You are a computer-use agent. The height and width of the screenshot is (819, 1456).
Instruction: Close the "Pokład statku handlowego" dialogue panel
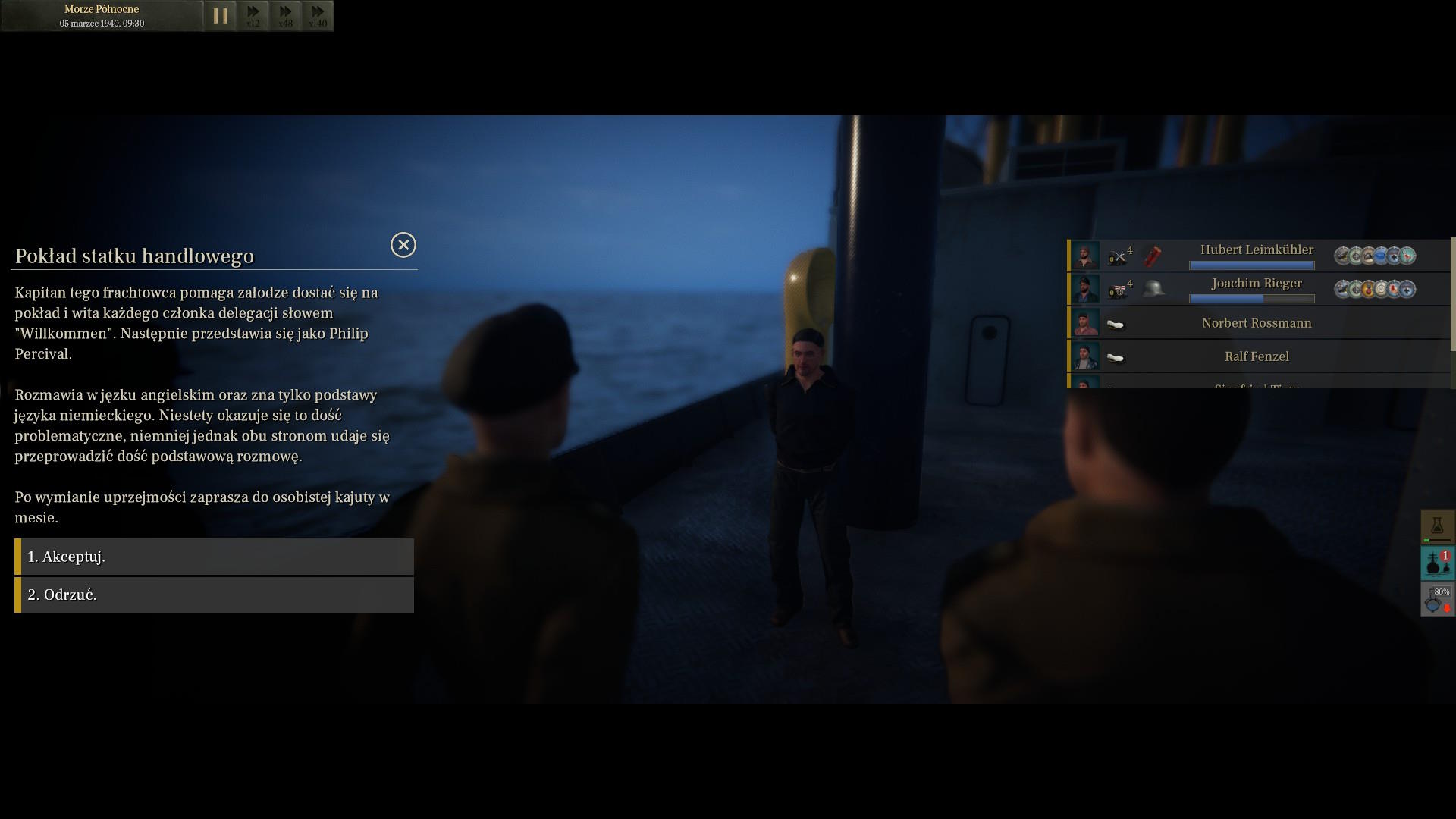coord(403,245)
